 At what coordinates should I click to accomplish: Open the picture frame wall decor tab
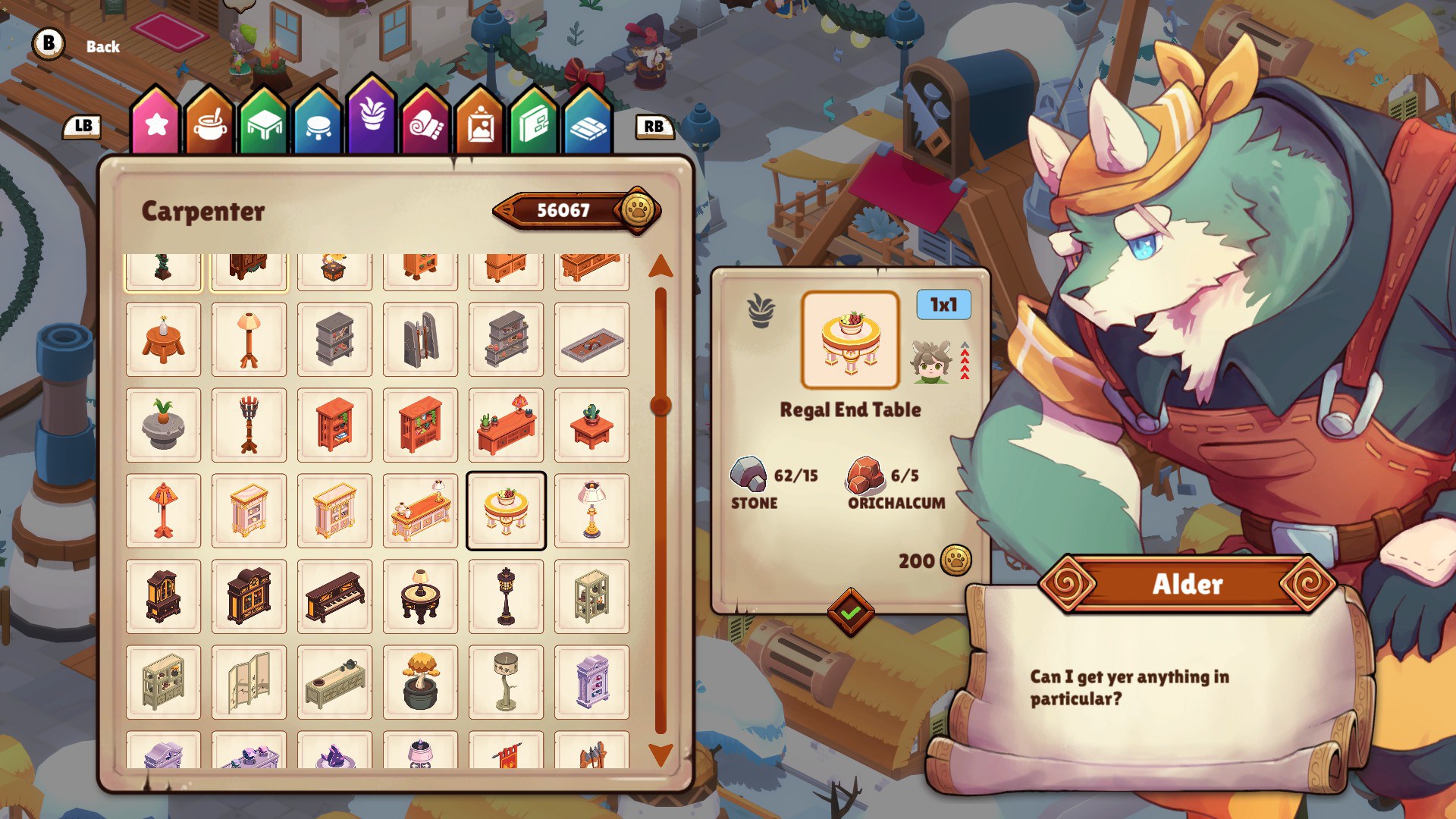pos(480,124)
